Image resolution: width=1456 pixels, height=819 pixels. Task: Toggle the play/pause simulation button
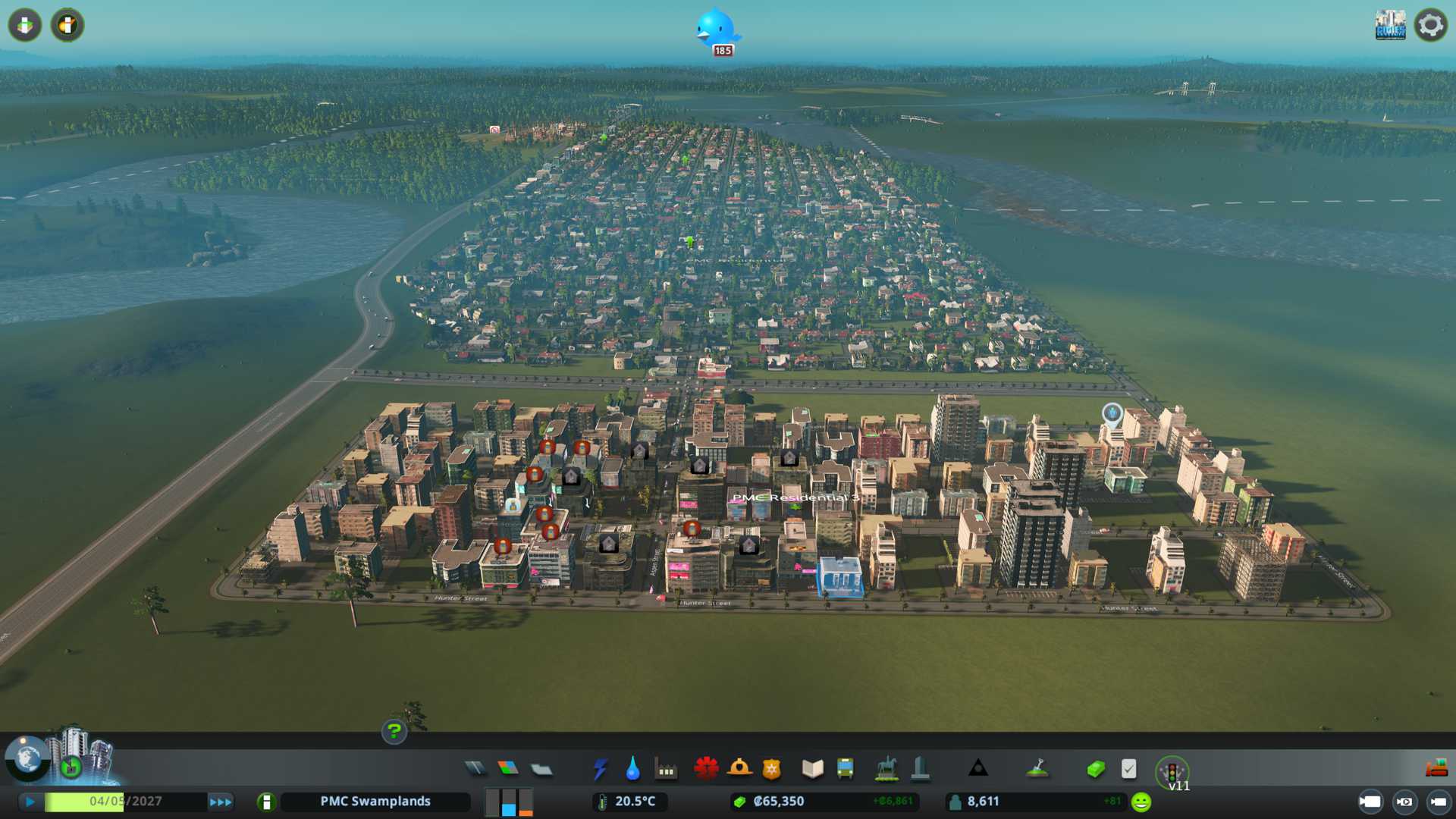pos(30,802)
